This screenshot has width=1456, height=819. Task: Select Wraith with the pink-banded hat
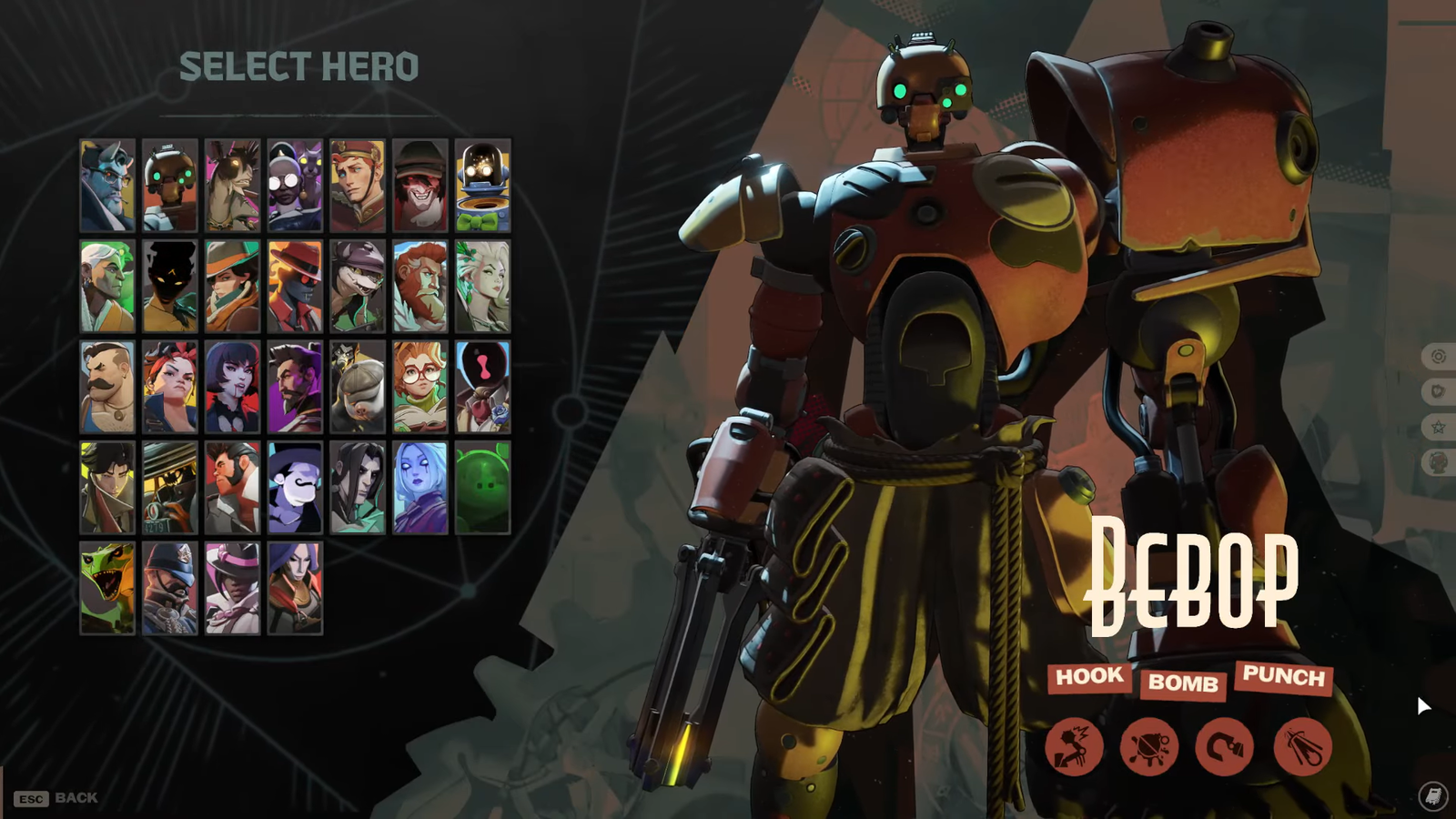pos(233,589)
